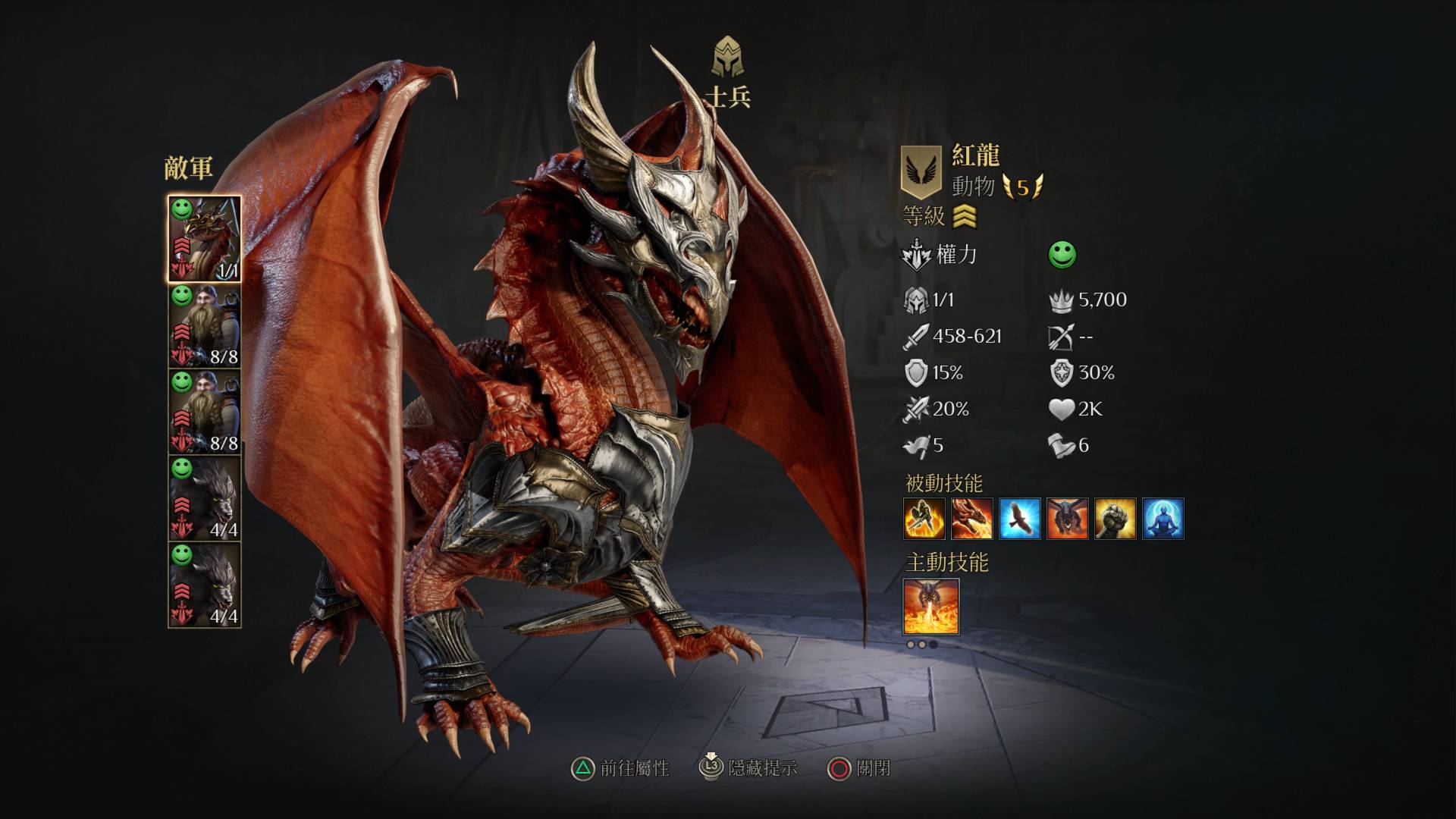This screenshot has height=819, width=1456.
Task: Inspect the fire-breathing dragon head passive
Action: pyautogui.click(x=971, y=519)
